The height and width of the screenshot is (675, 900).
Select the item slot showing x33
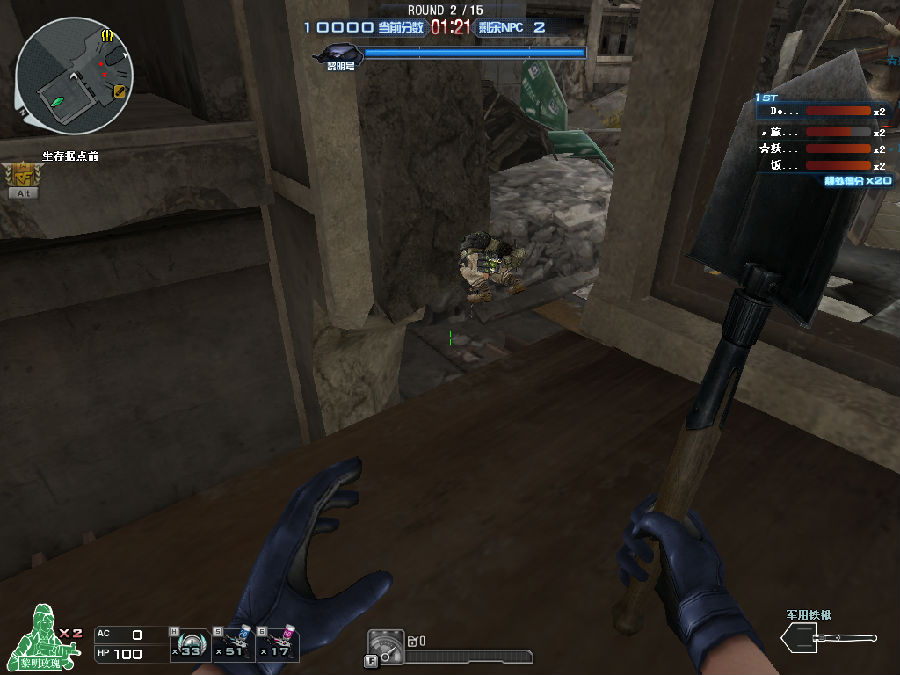click(190, 645)
